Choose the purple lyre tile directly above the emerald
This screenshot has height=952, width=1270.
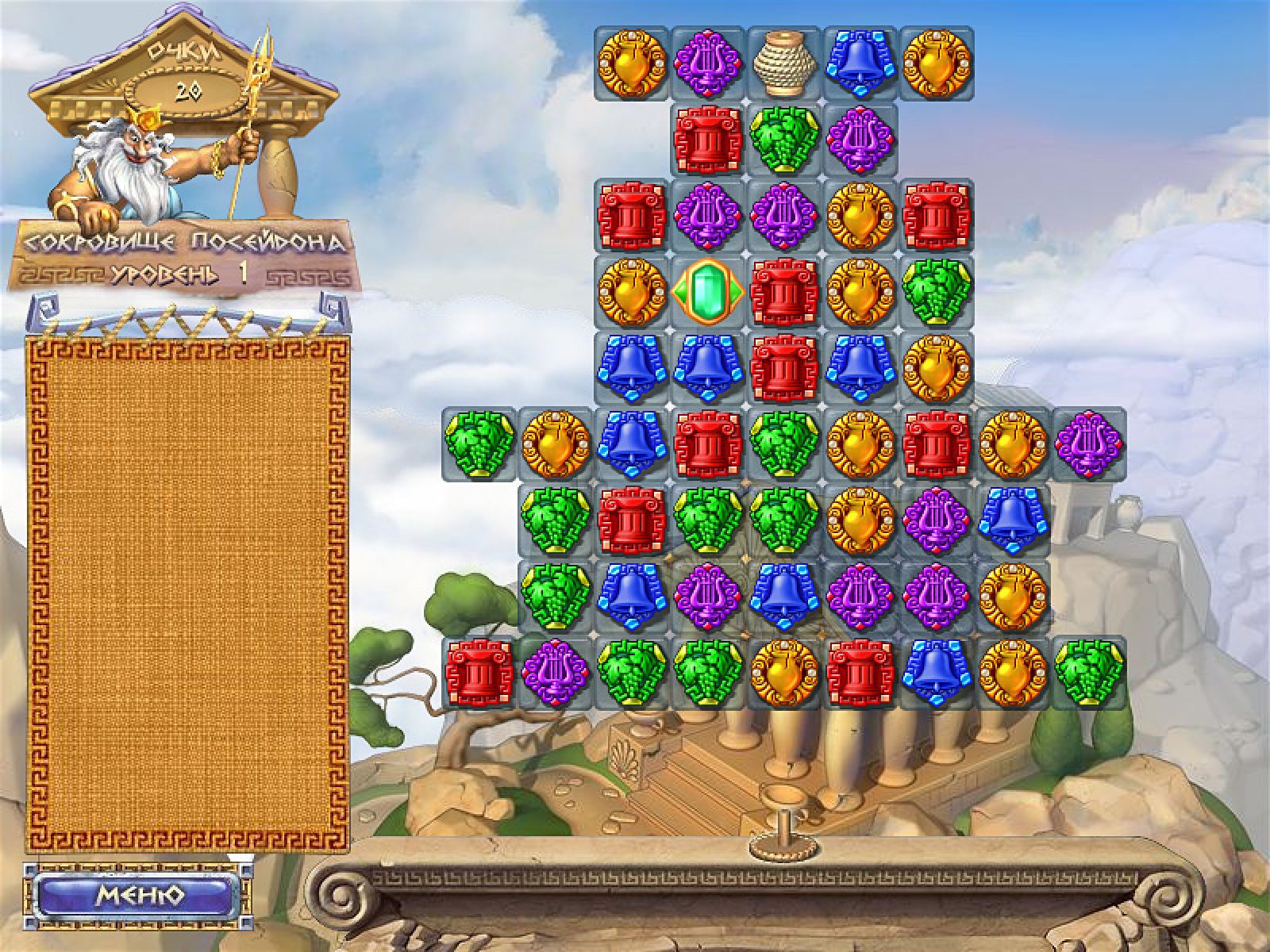click(x=707, y=216)
